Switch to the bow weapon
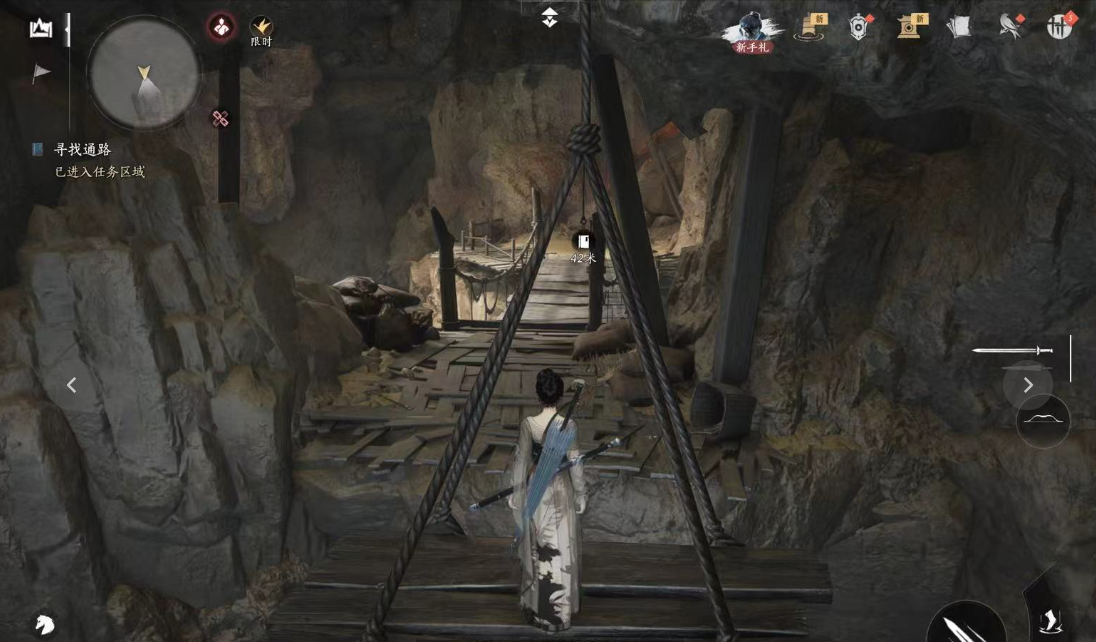Screen dimensions: 1096x642 (x=1043, y=421)
